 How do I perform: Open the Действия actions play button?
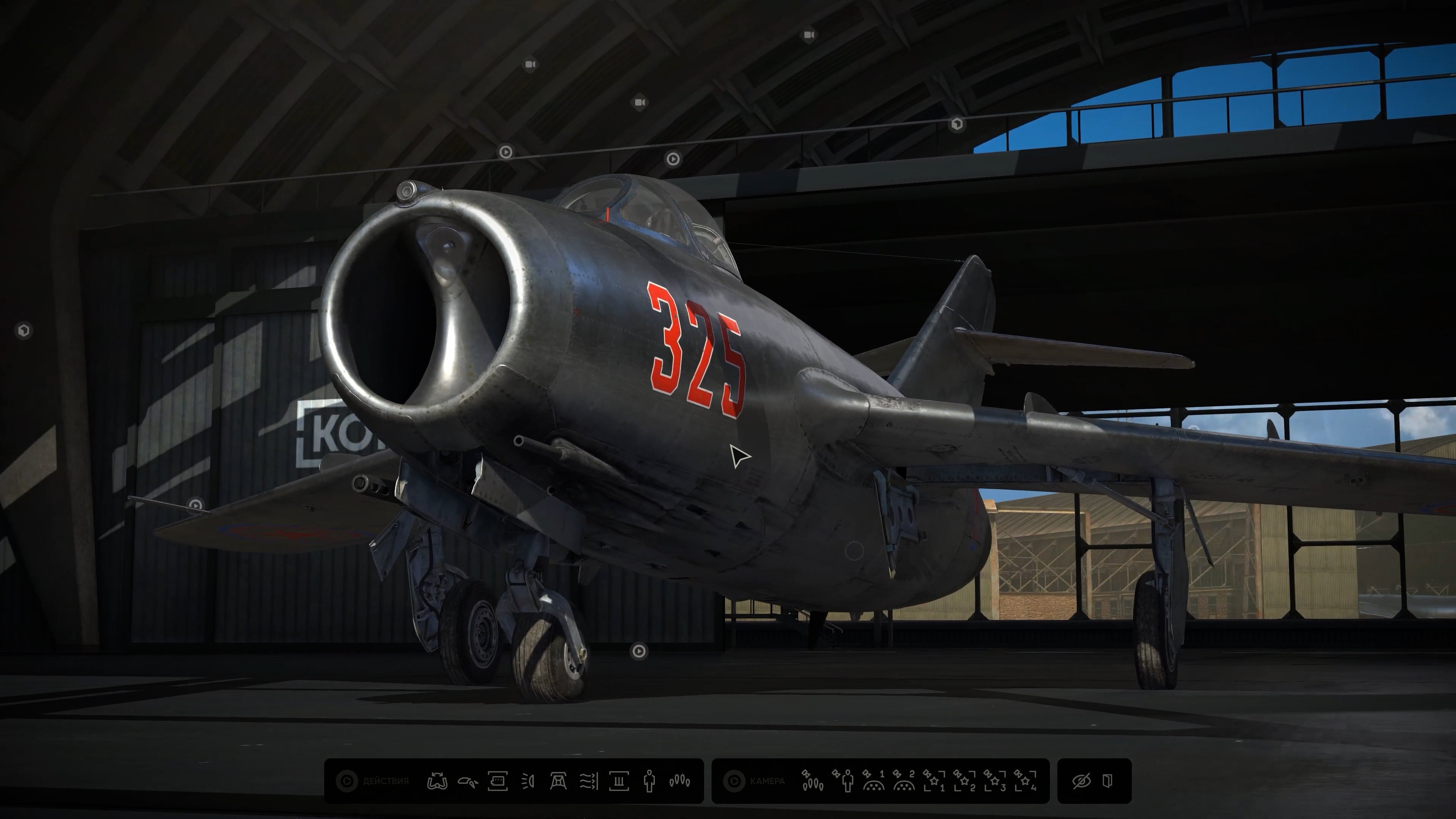pyautogui.click(x=347, y=781)
